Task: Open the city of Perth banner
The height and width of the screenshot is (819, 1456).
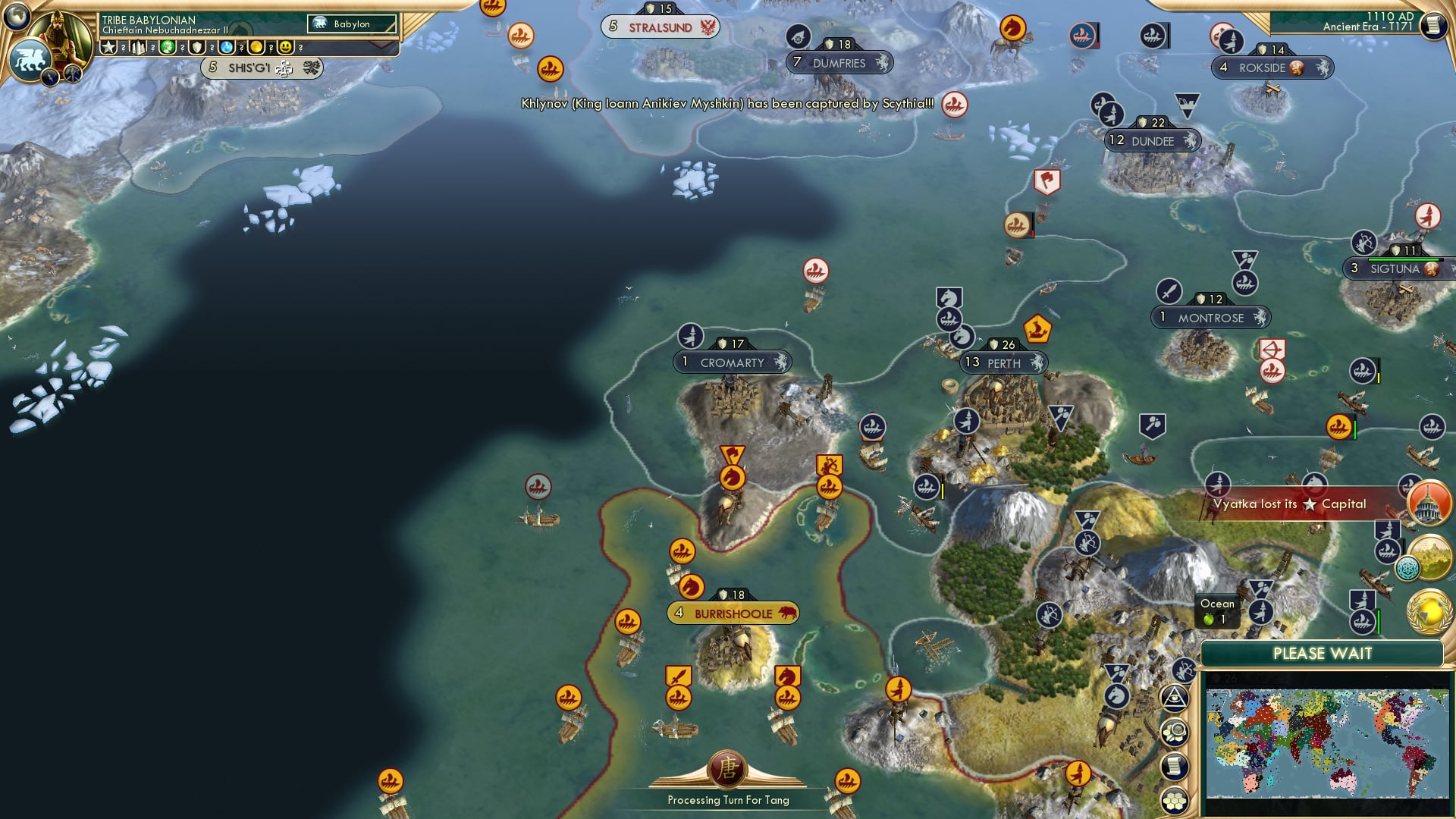Action: (1003, 363)
